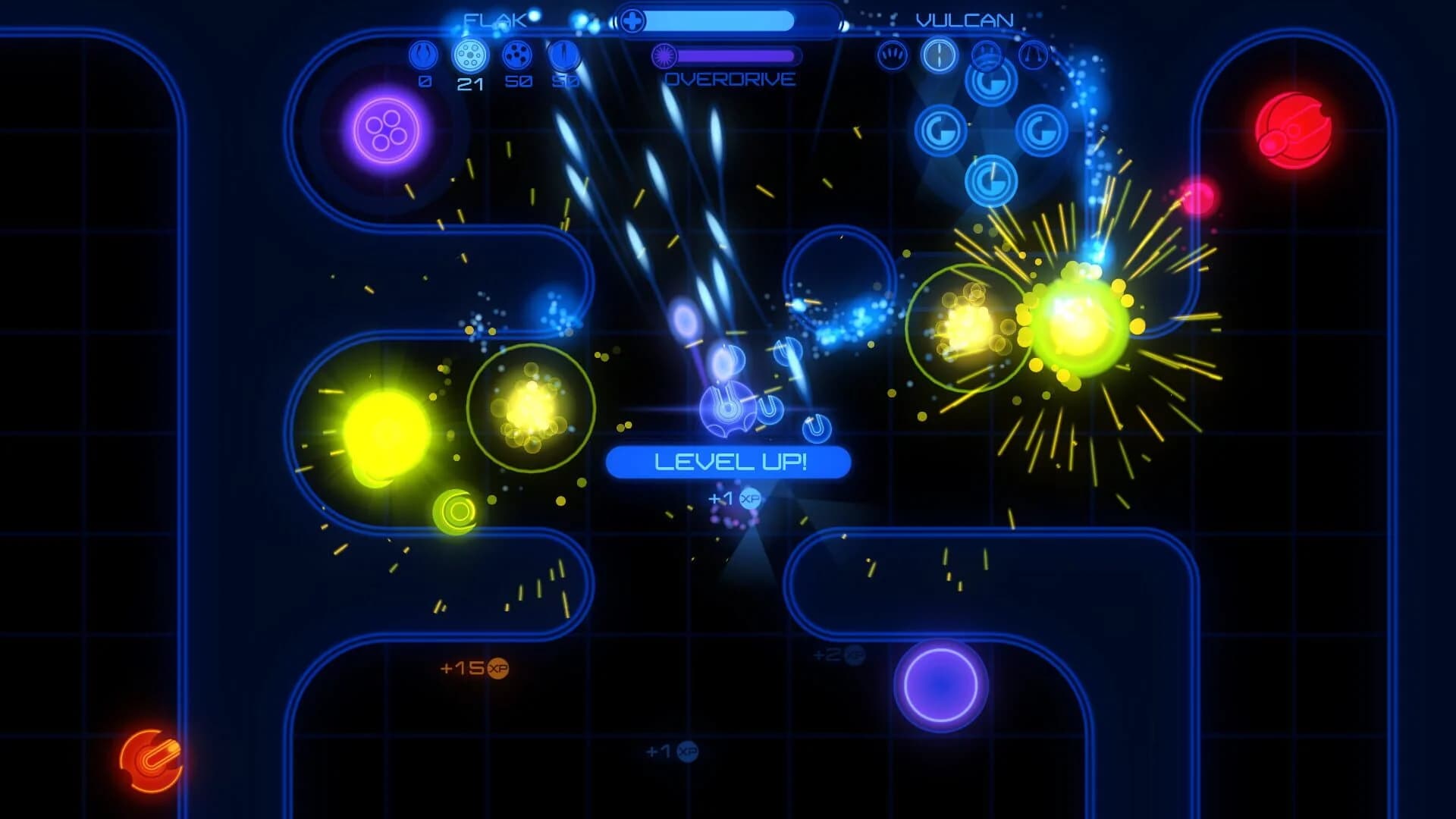Viewport: 1456px width, 819px height.
Task: Select the single-shell Flak icon labeled 50
Action: coord(563,54)
